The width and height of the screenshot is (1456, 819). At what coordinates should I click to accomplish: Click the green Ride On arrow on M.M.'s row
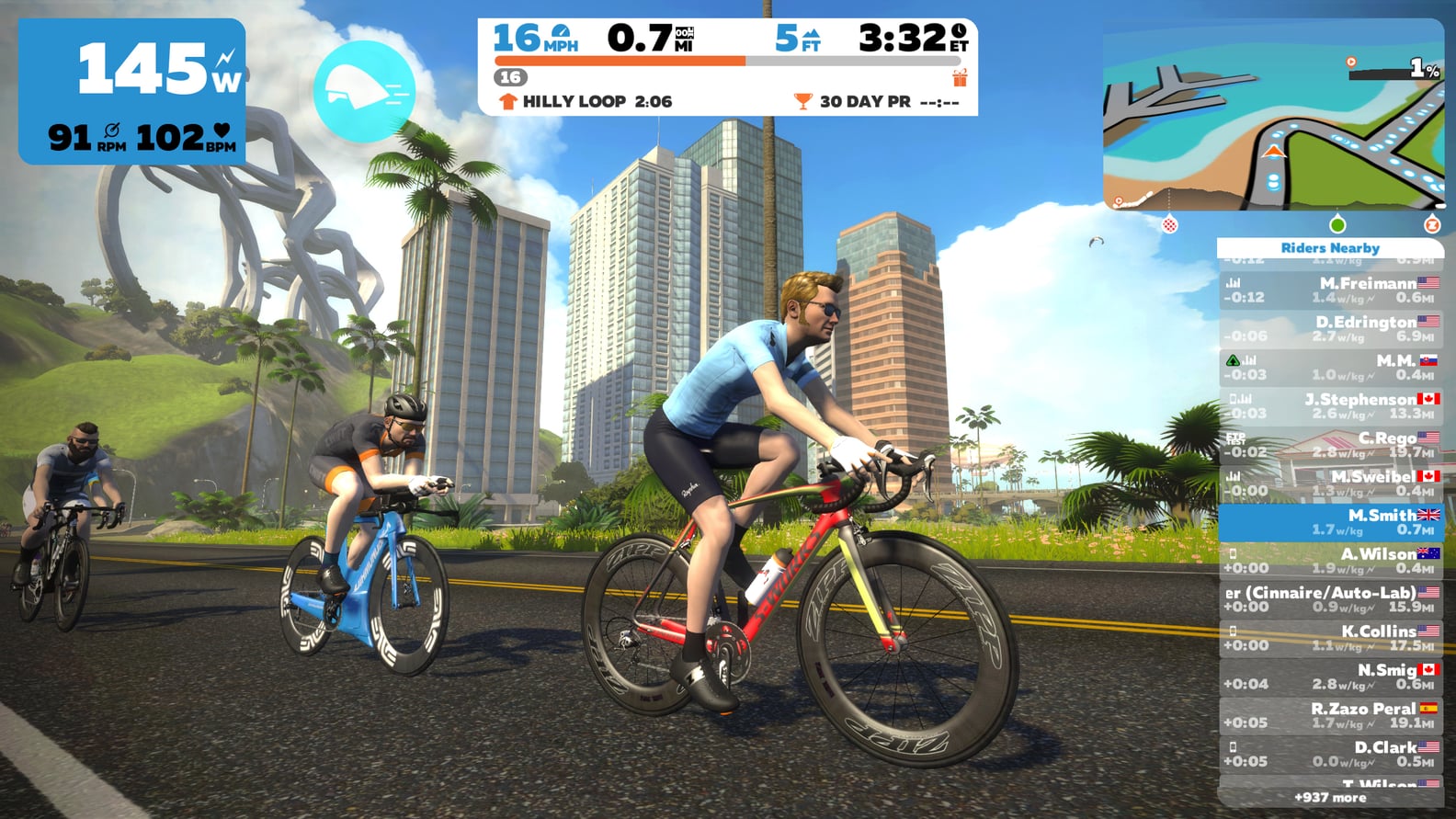click(1233, 360)
